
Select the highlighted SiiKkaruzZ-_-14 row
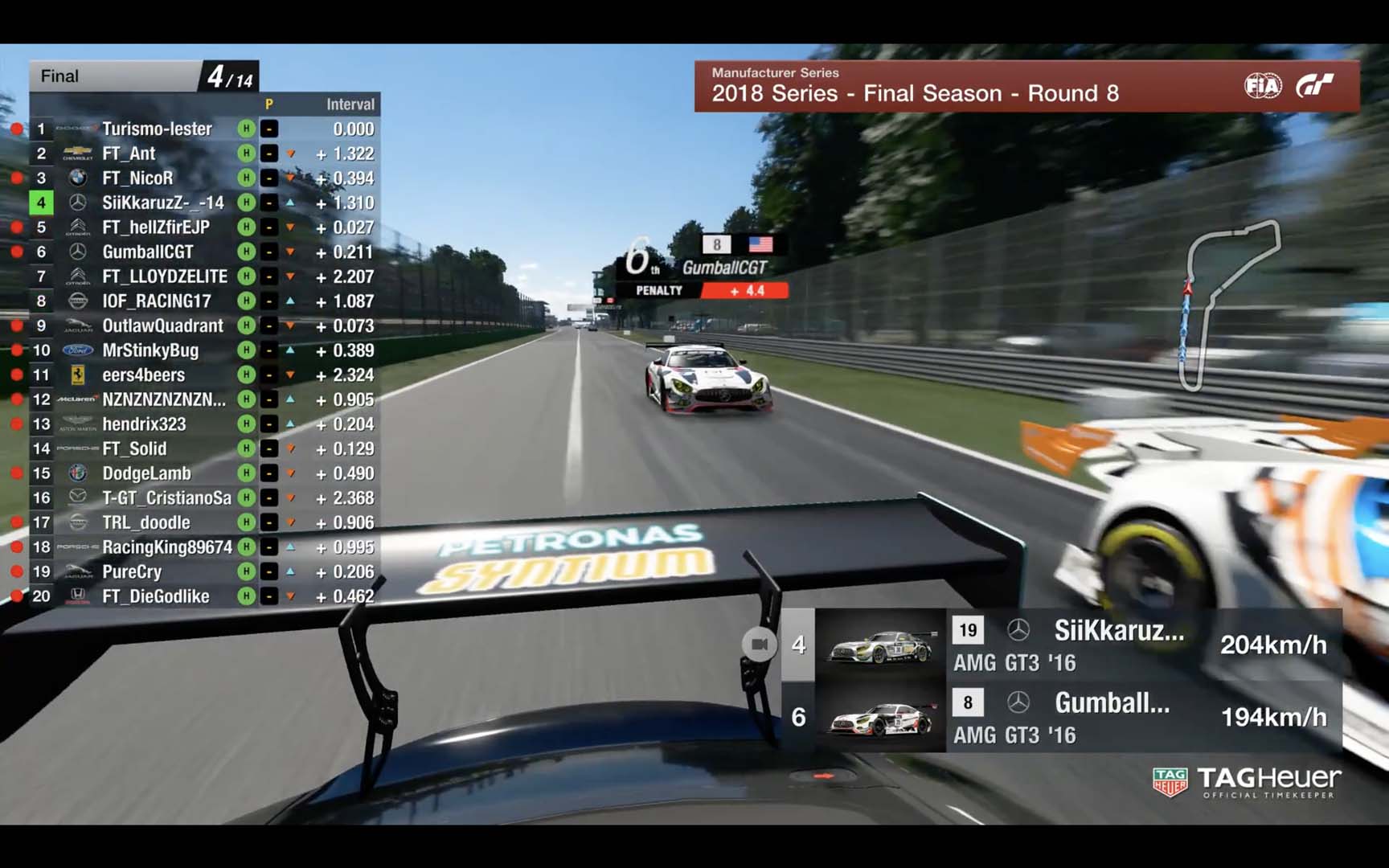162,203
